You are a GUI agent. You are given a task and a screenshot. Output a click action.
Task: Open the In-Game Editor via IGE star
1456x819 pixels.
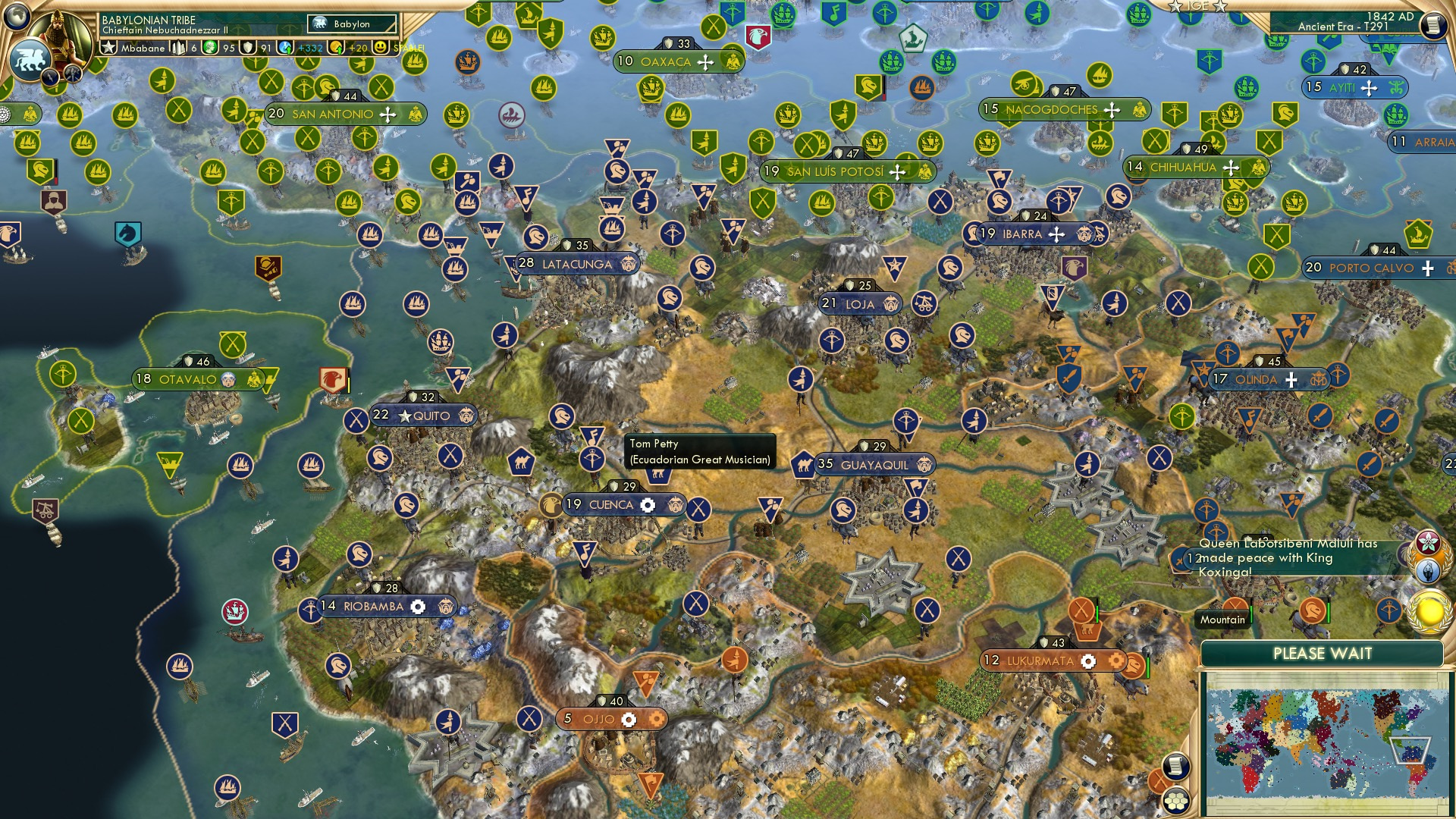(x=1175, y=6)
